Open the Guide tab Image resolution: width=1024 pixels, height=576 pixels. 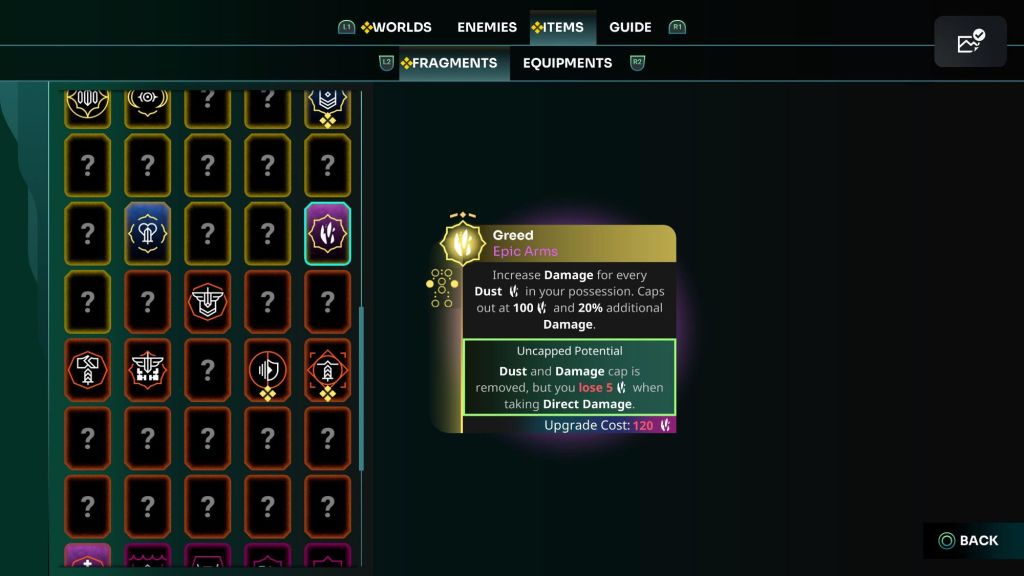[x=630, y=27]
